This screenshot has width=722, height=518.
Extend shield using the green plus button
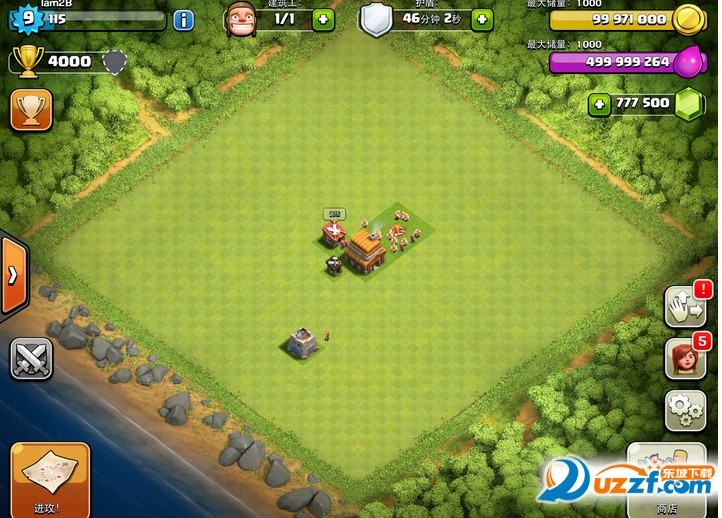482,19
